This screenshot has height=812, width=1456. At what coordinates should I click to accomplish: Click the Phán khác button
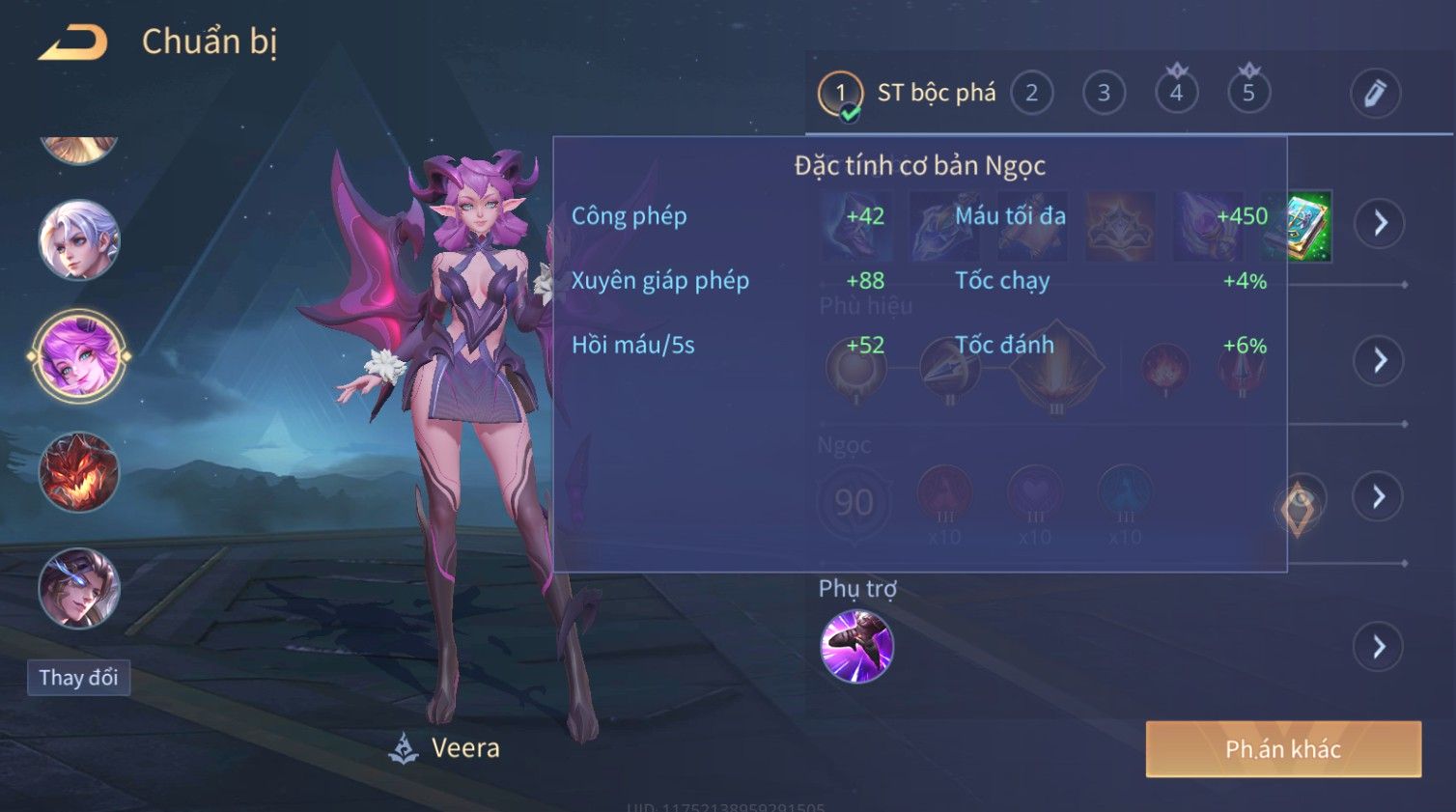click(x=1283, y=749)
